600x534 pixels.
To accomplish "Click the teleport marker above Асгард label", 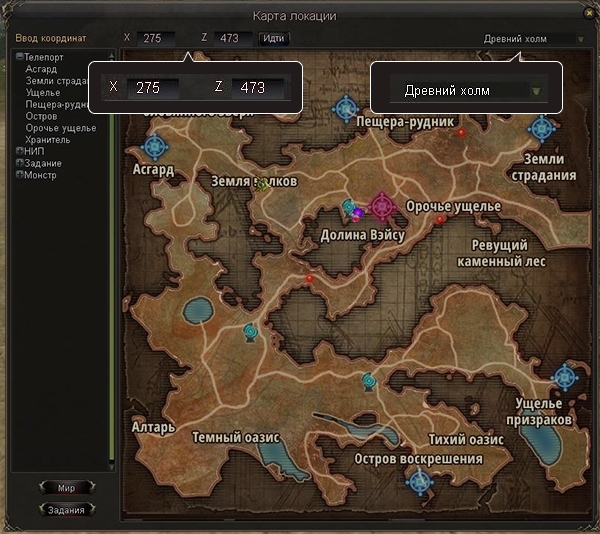I will pyautogui.click(x=154, y=147).
